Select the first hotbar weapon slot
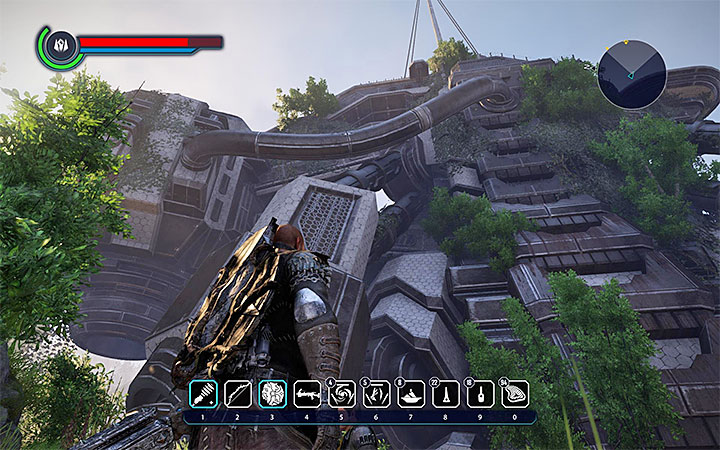Screen dimensions: 720x450 pos(201,393)
